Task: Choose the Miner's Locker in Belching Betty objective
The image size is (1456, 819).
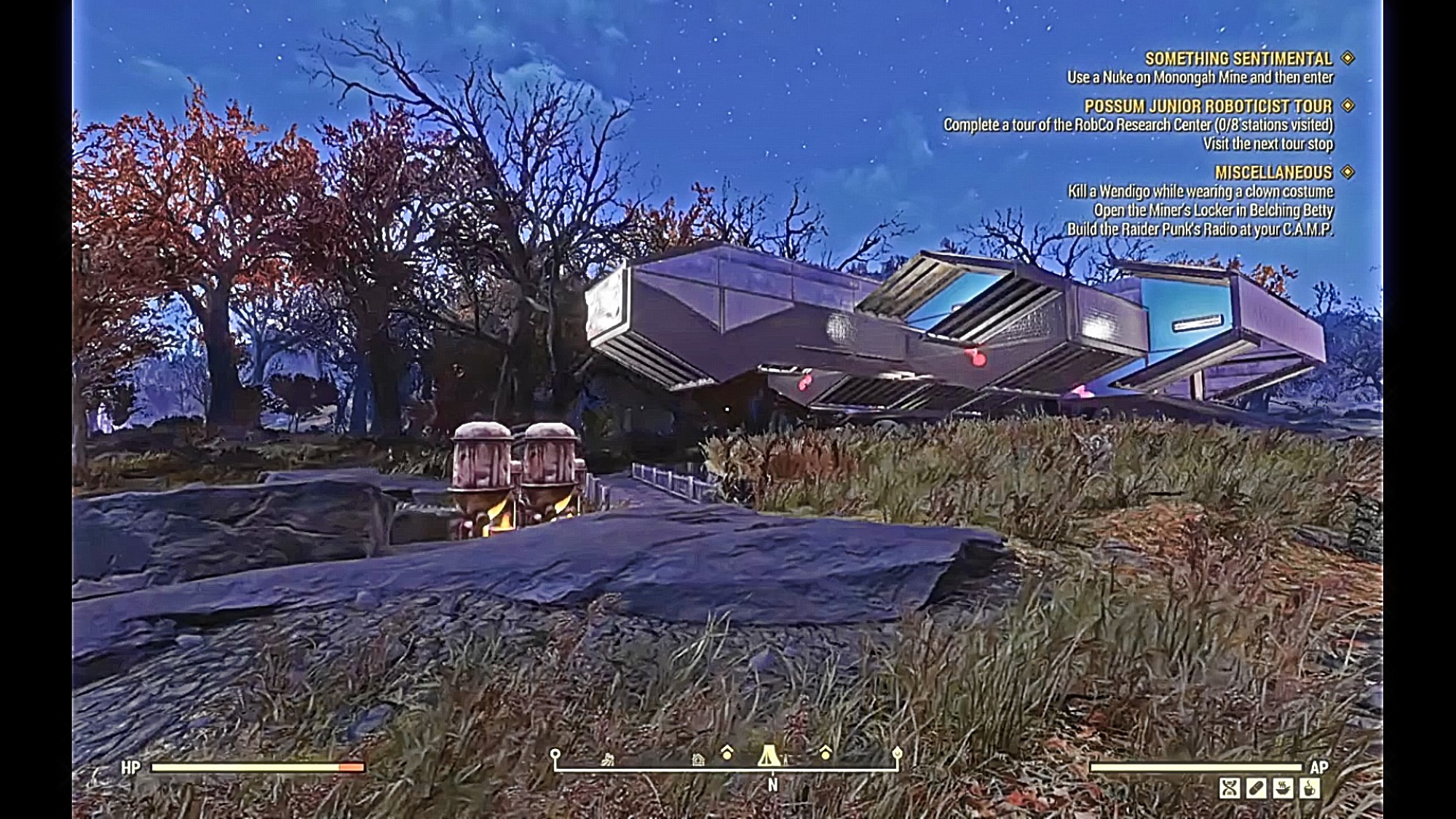Action: point(1213,210)
